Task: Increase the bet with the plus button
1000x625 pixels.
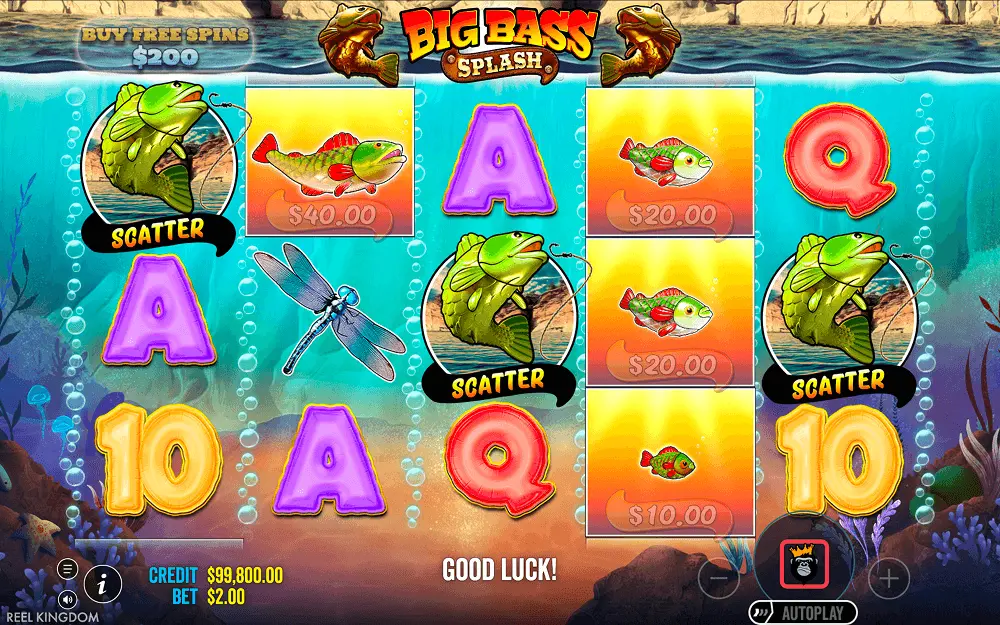Action: (x=888, y=576)
